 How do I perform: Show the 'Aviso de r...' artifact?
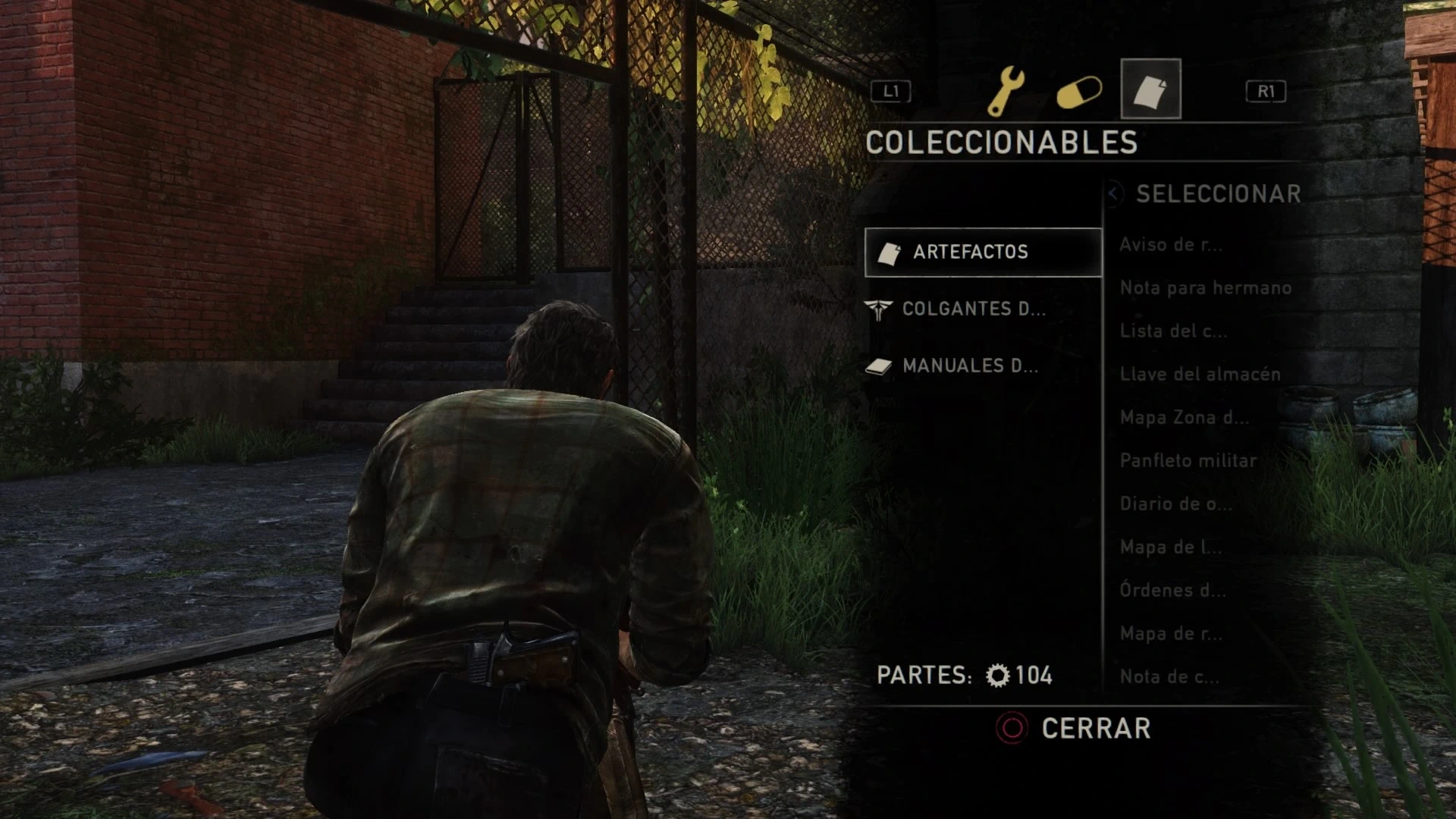point(1171,245)
